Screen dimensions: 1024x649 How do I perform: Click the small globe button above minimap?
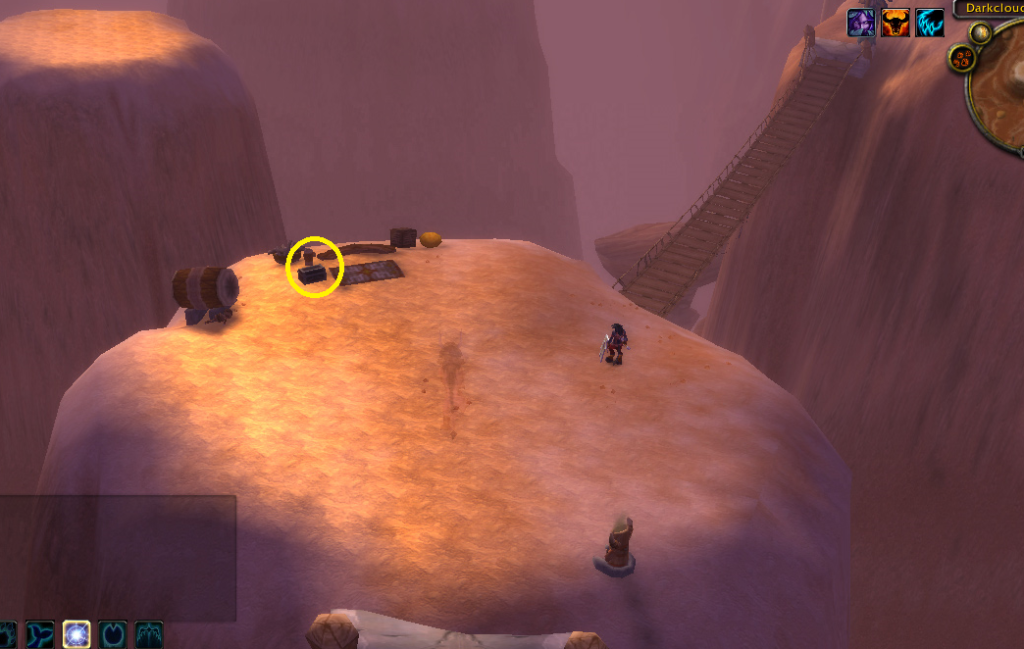(x=980, y=32)
